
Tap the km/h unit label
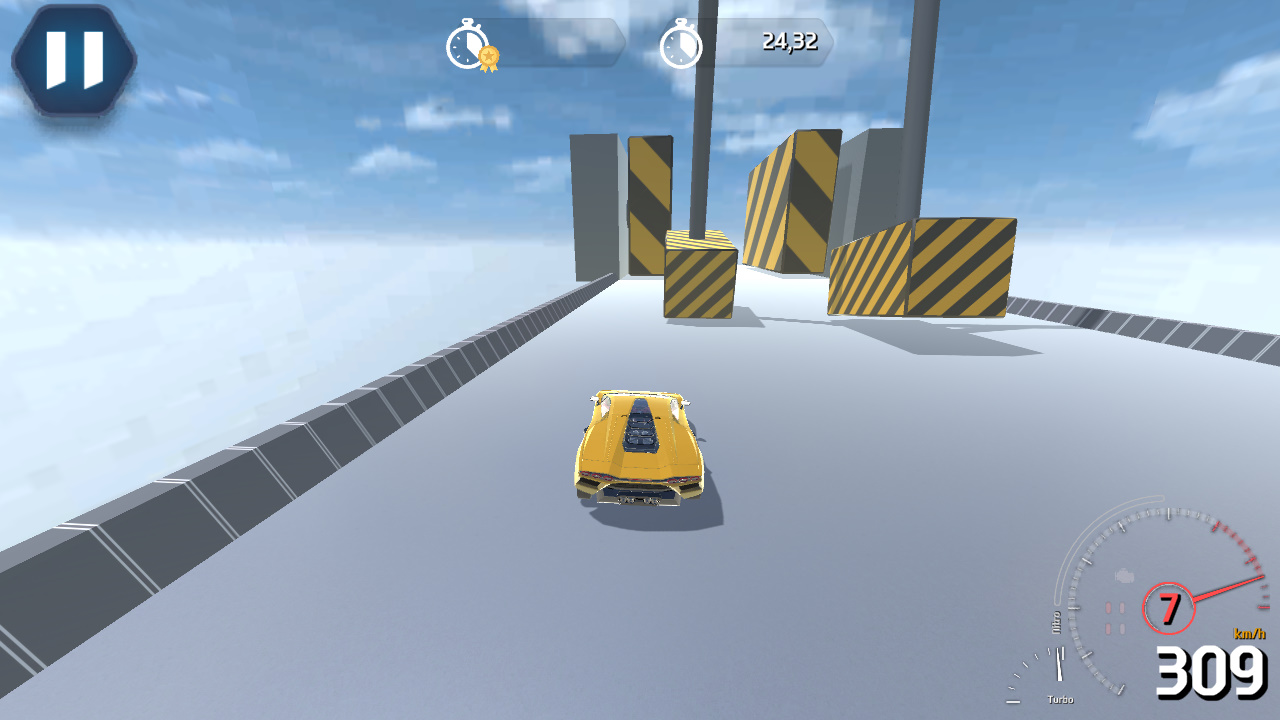coord(1247,634)
